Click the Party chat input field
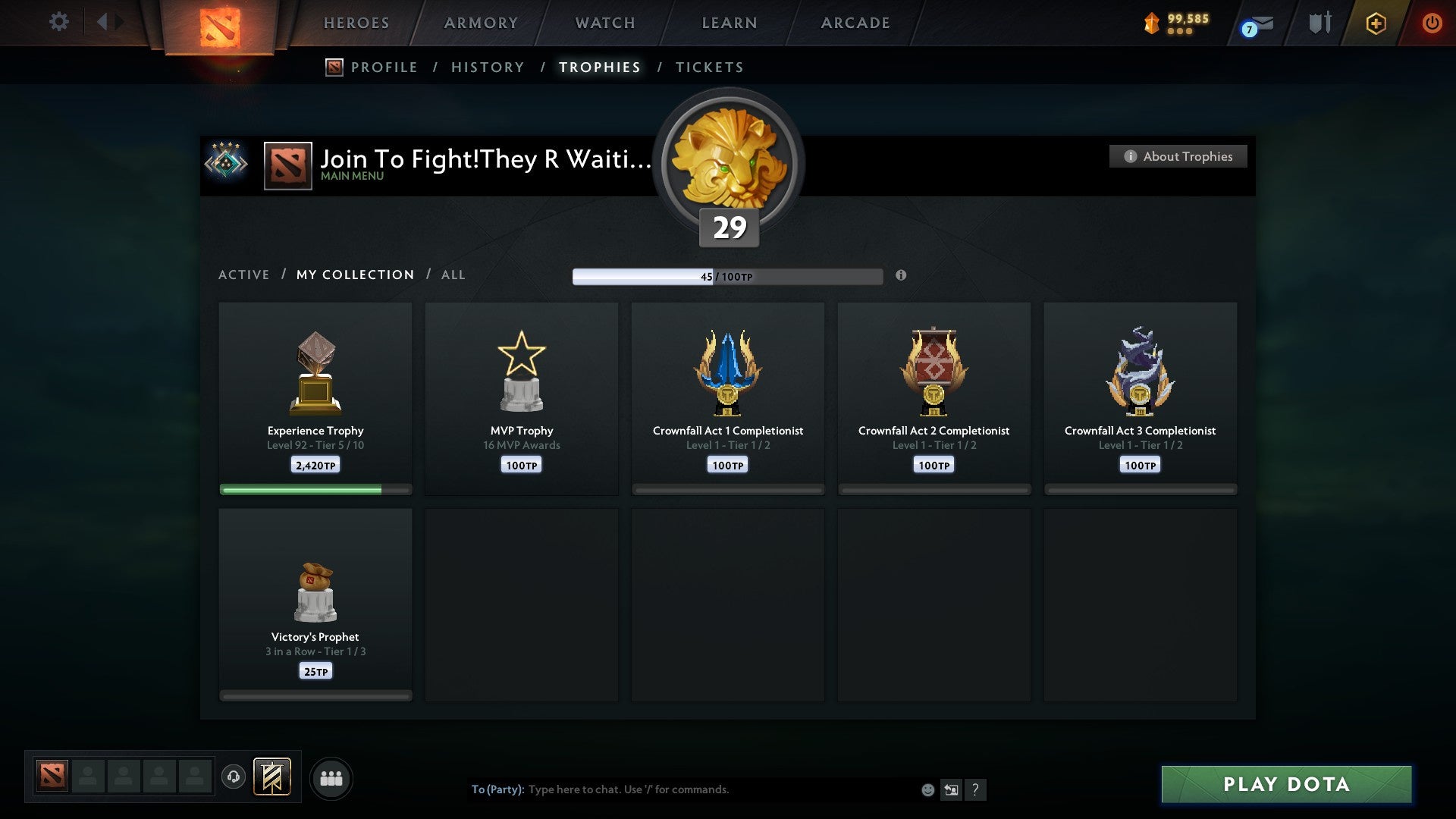 [x=682, y=789]
